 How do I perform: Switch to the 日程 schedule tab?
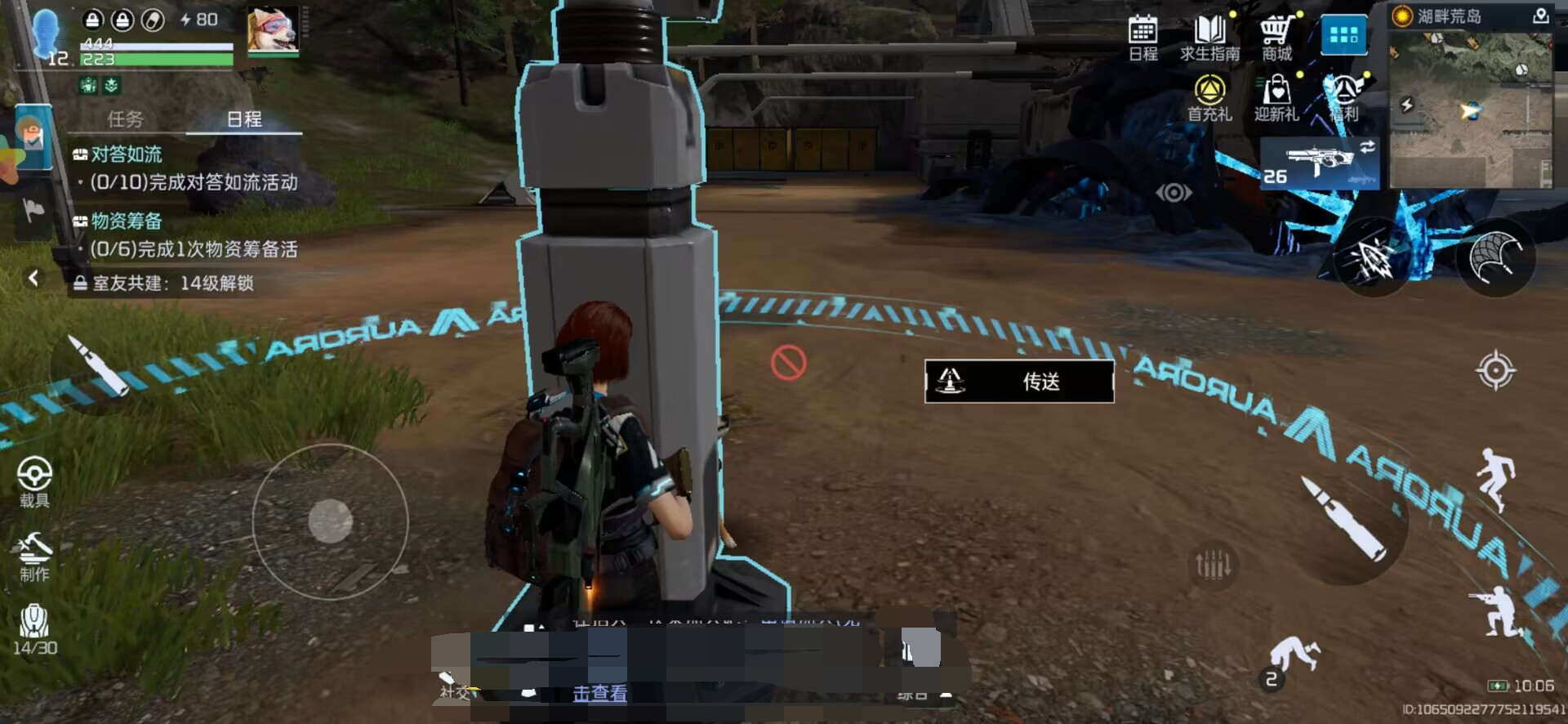pos(244,119)
